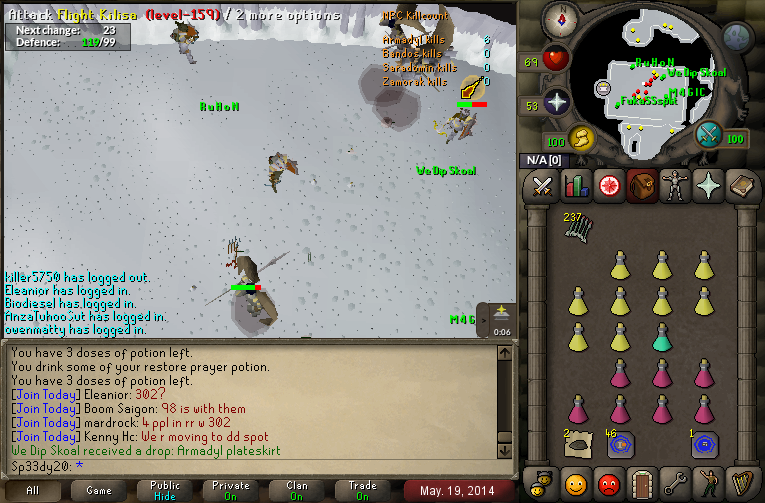Screen dimensions: 765x503
Task: Open the Ignore List tab
Action: coord(608,483)
